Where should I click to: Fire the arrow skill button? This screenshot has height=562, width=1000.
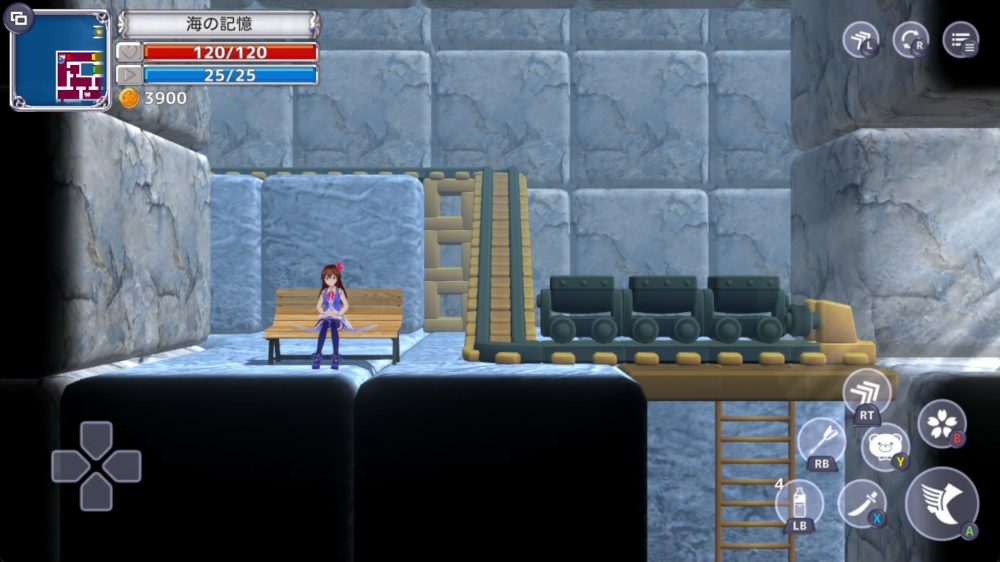click(x=822, y=442)
